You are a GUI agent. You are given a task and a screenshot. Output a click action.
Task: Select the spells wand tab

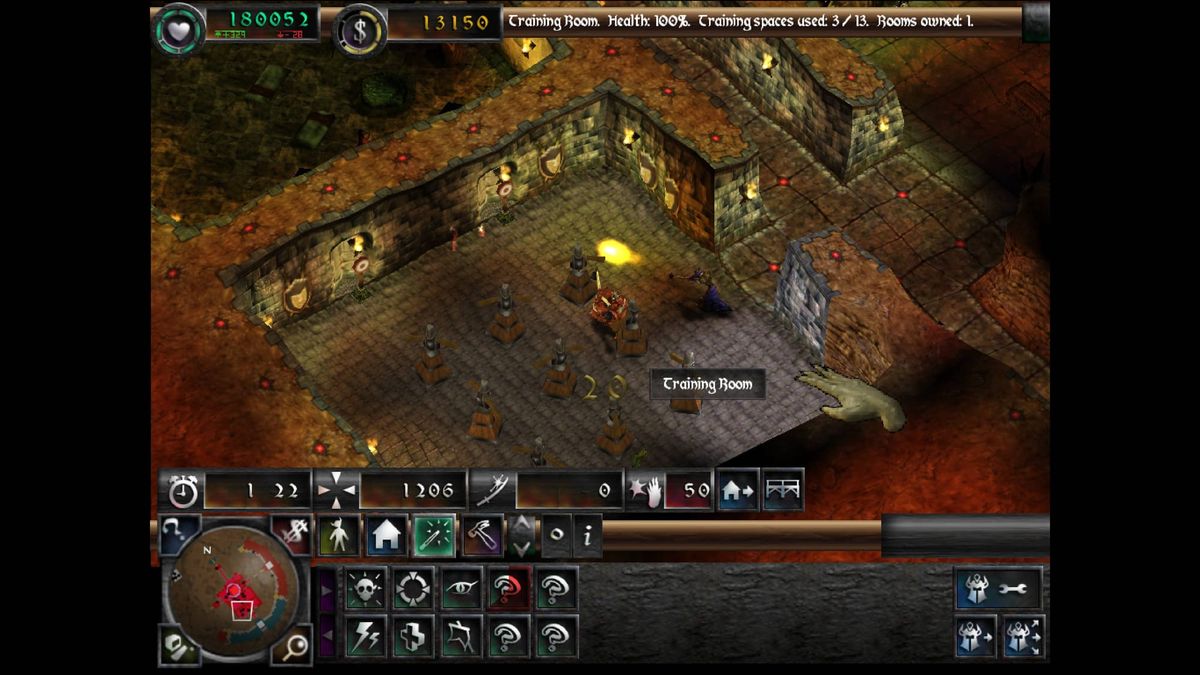434,536
